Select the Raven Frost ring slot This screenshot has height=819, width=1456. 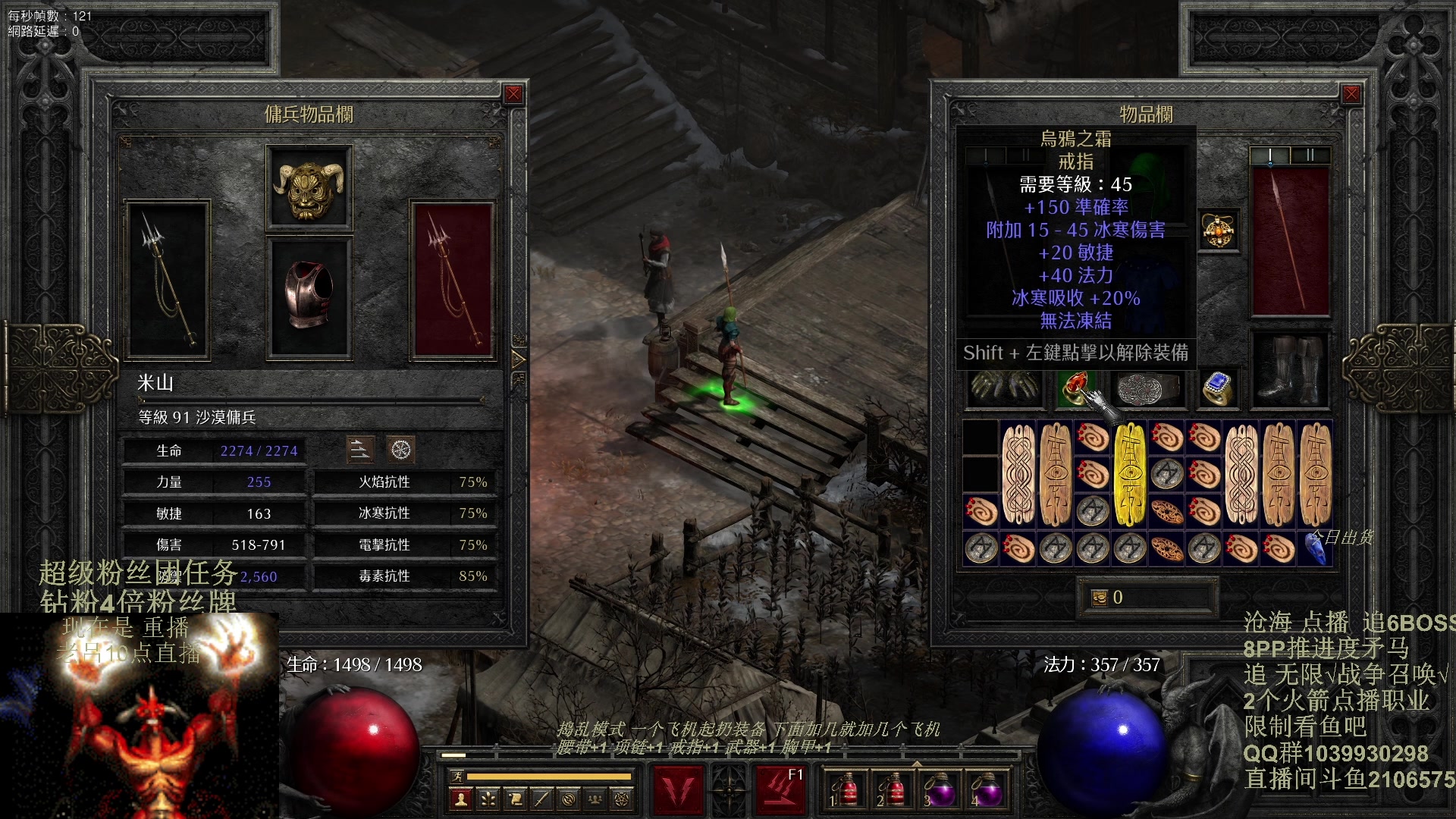1075,389
